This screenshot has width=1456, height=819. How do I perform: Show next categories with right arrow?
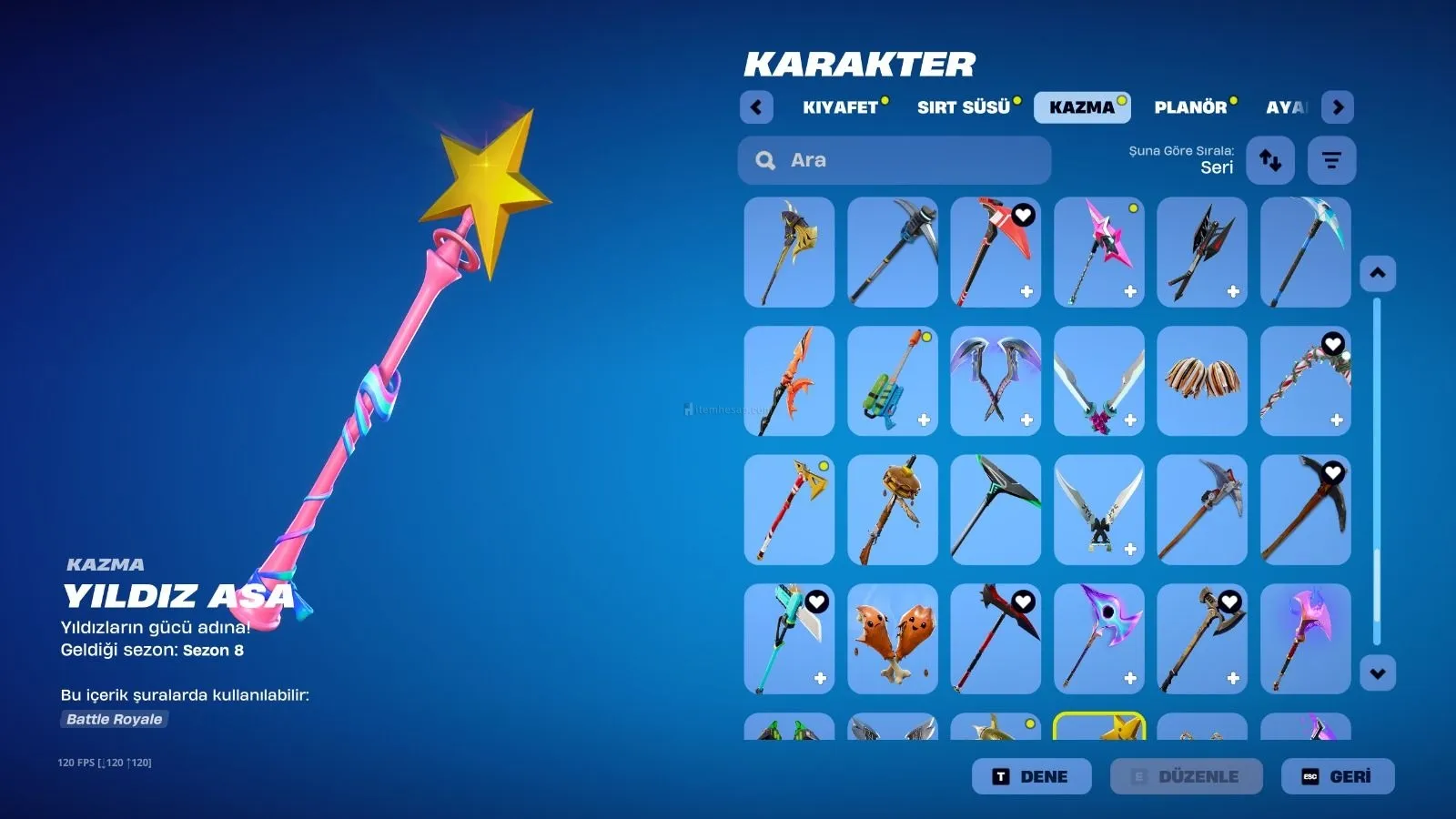pyautogui.click(x=1337, y=107)
